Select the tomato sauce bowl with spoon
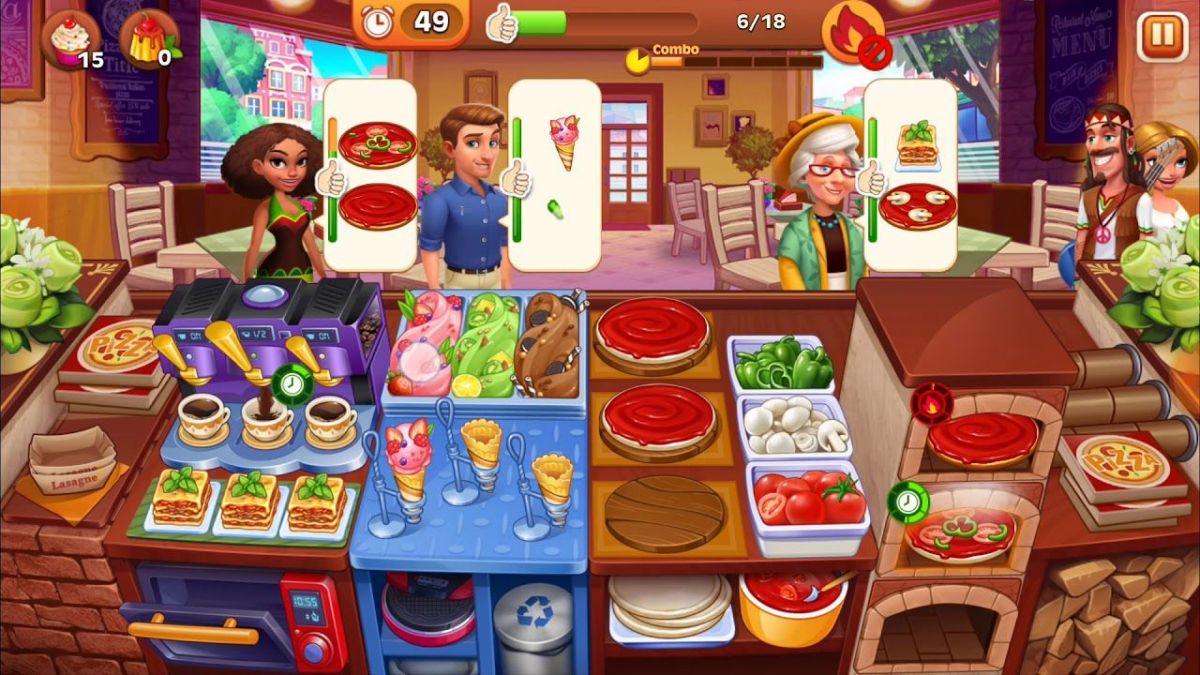The width and height of the screenshot is (1200, 675). pos(790,598)
